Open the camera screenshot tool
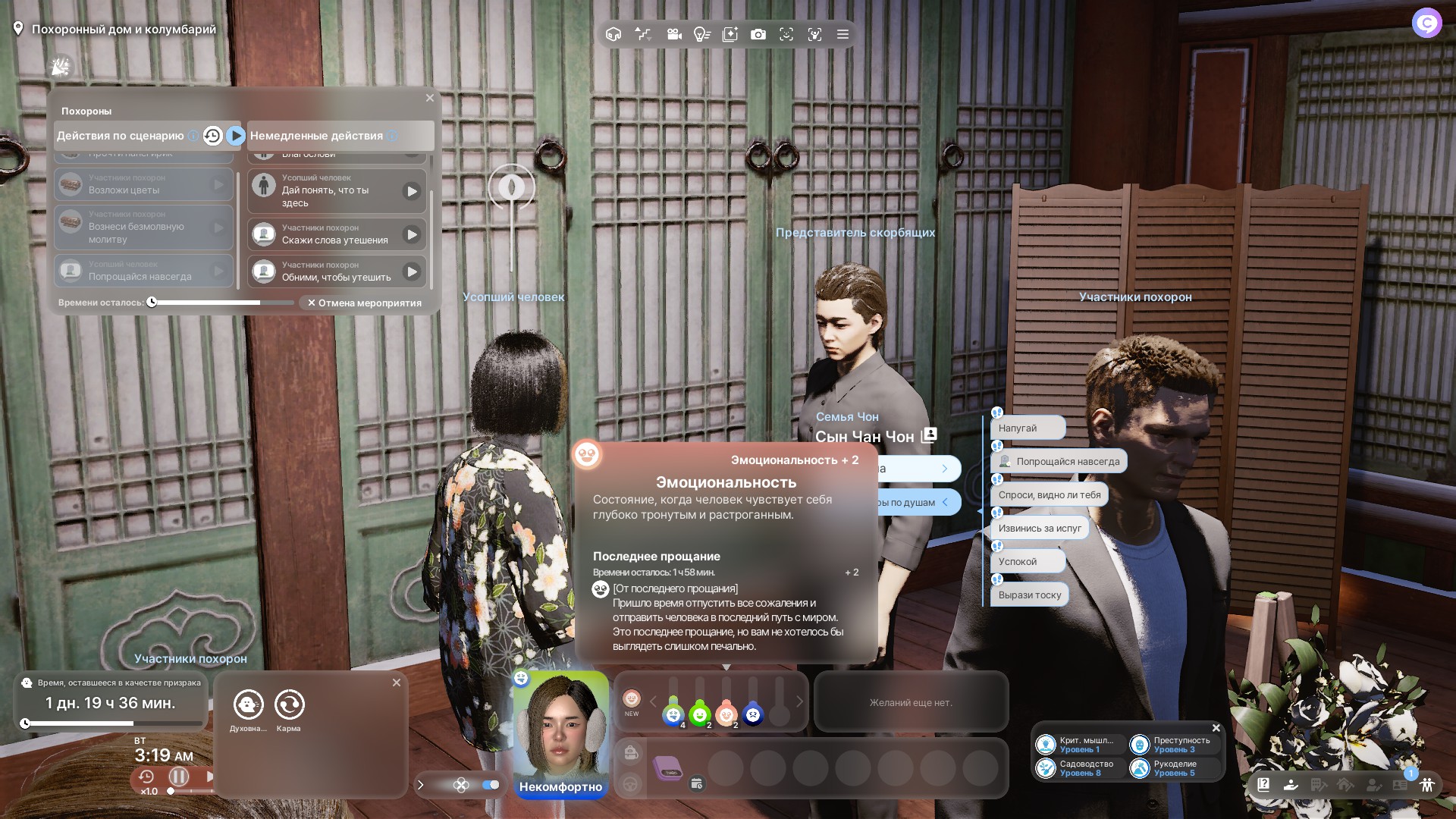This screenshot has height=819, width=1456. pos(758,34)
